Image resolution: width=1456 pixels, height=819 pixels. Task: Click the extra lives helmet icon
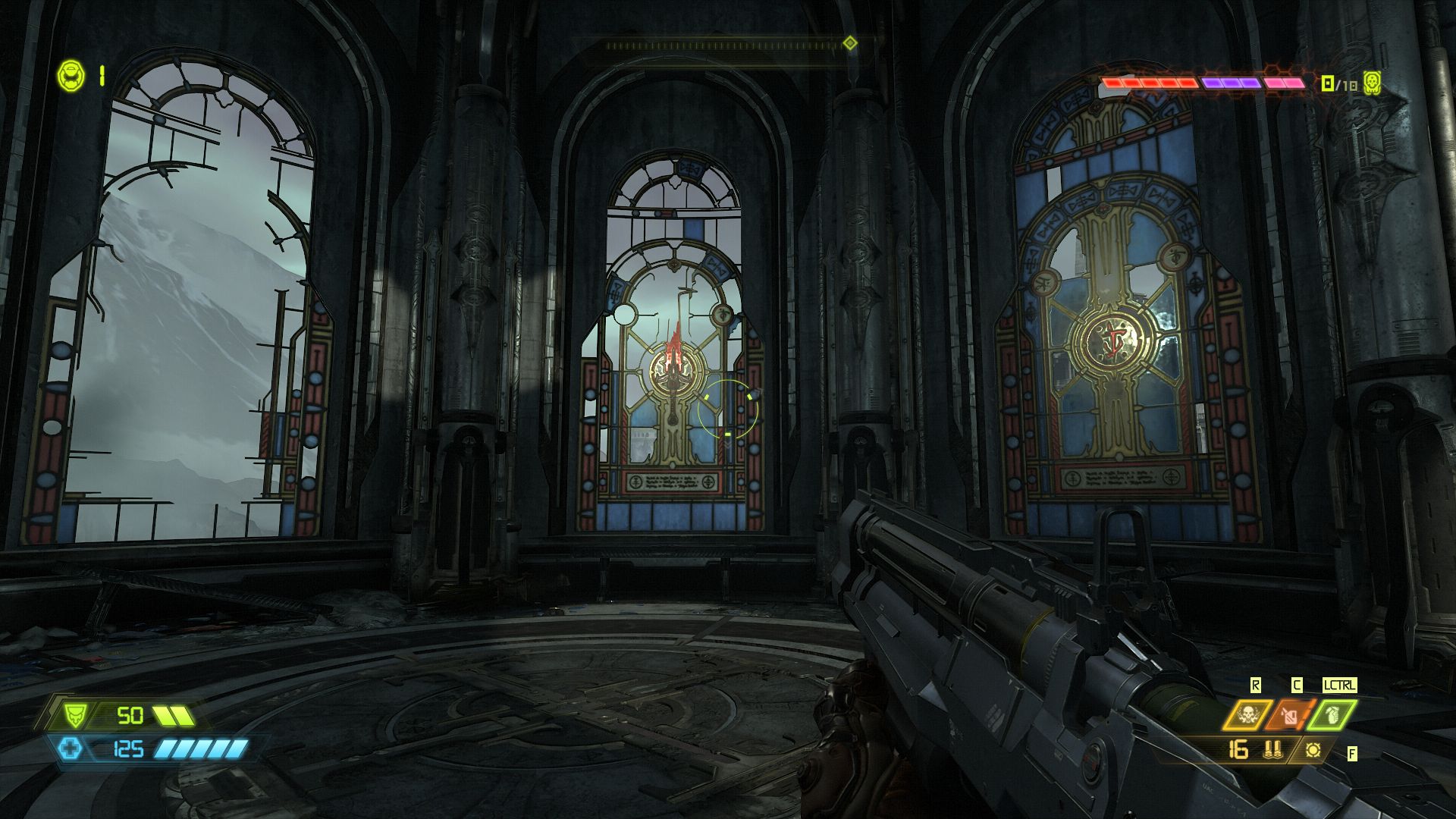coord(69,75)
